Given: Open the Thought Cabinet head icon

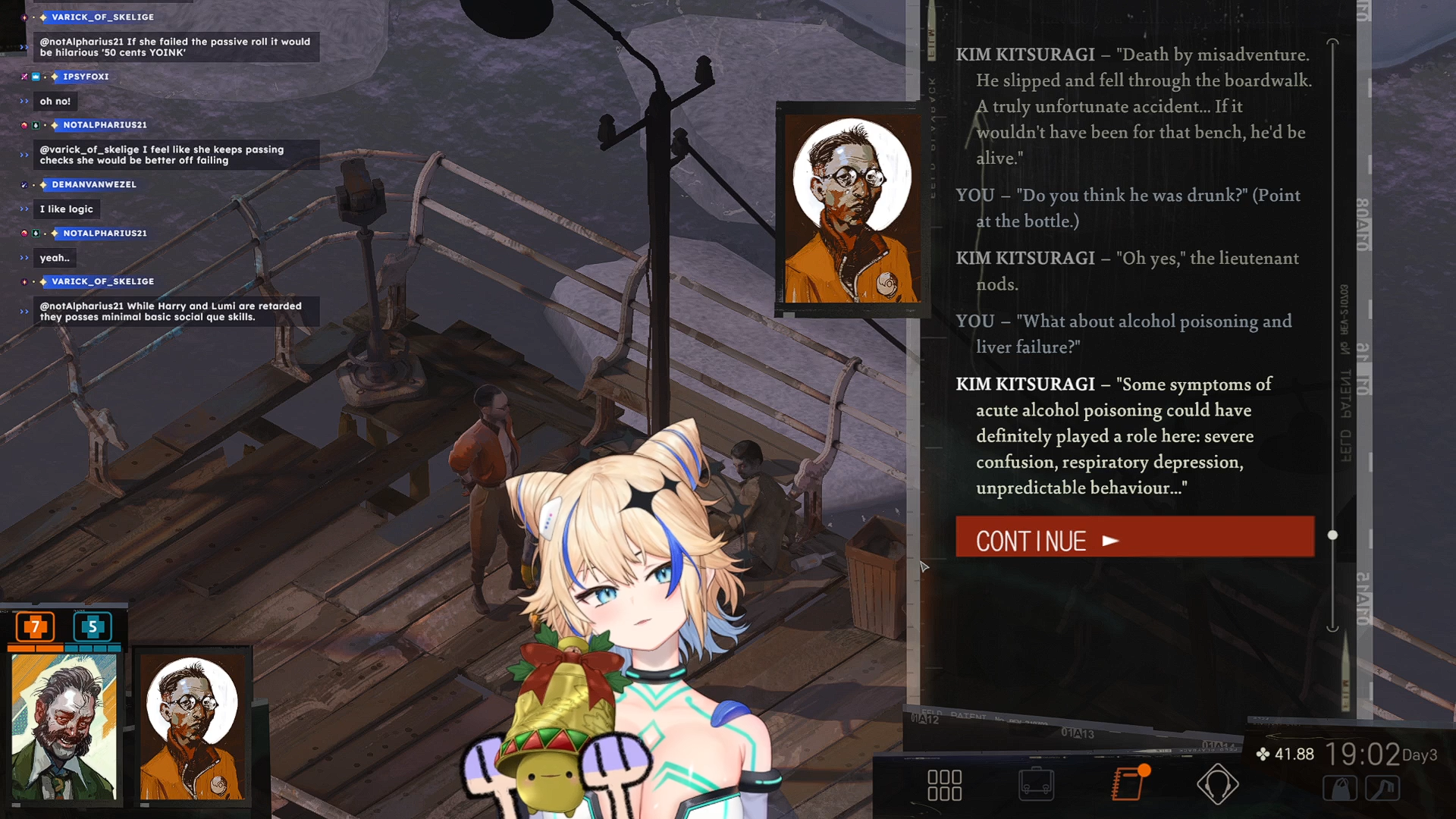Looking at the screenshot, I should point(1217,784).
